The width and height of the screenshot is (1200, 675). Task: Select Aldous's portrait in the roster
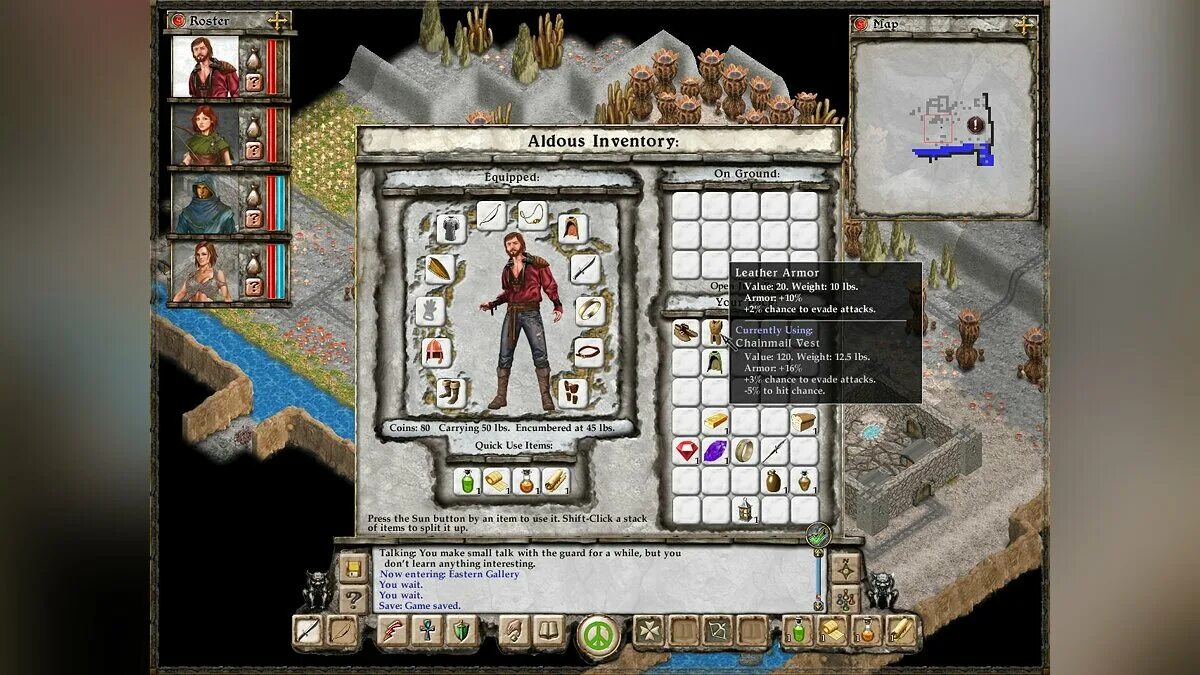206,66
